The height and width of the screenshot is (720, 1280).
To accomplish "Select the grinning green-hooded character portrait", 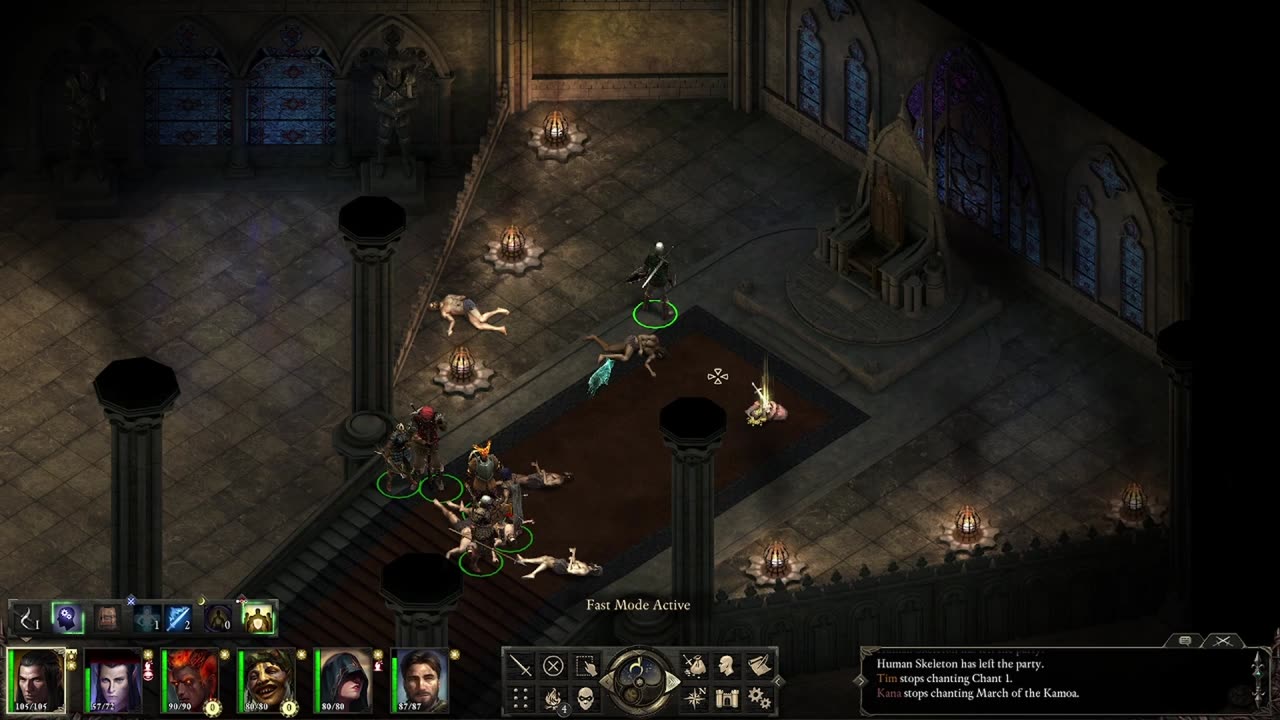I will pyautogui.click(x=266, y=679).
